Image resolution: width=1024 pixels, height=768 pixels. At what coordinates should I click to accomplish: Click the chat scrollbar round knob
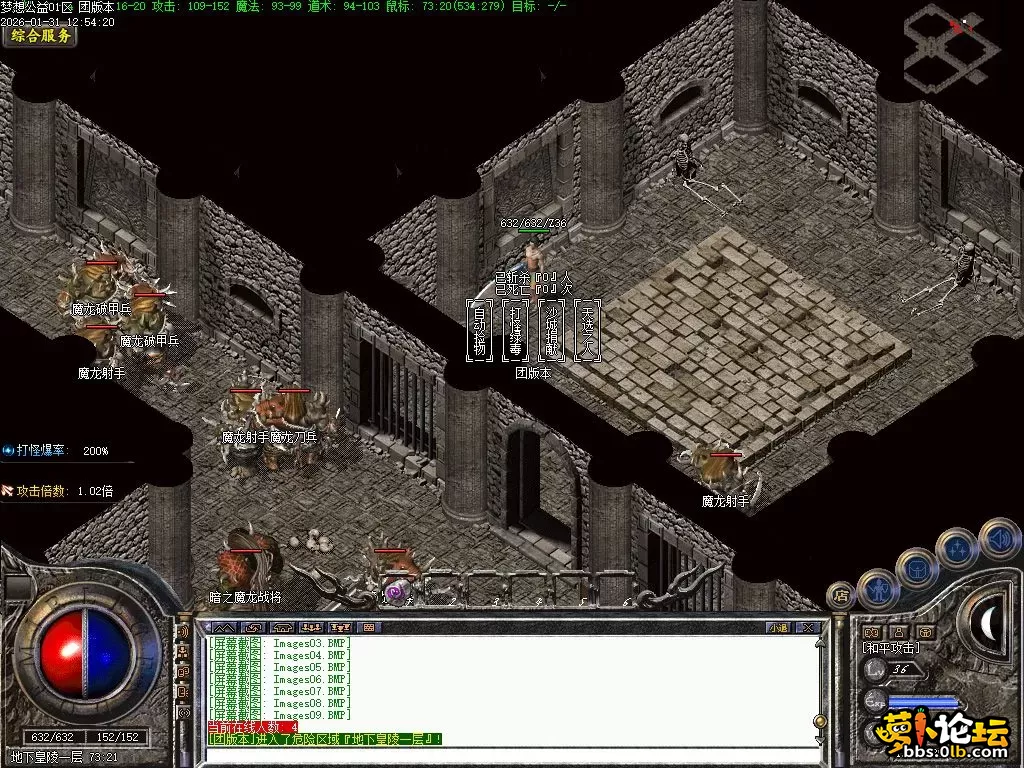click(820, 720)
